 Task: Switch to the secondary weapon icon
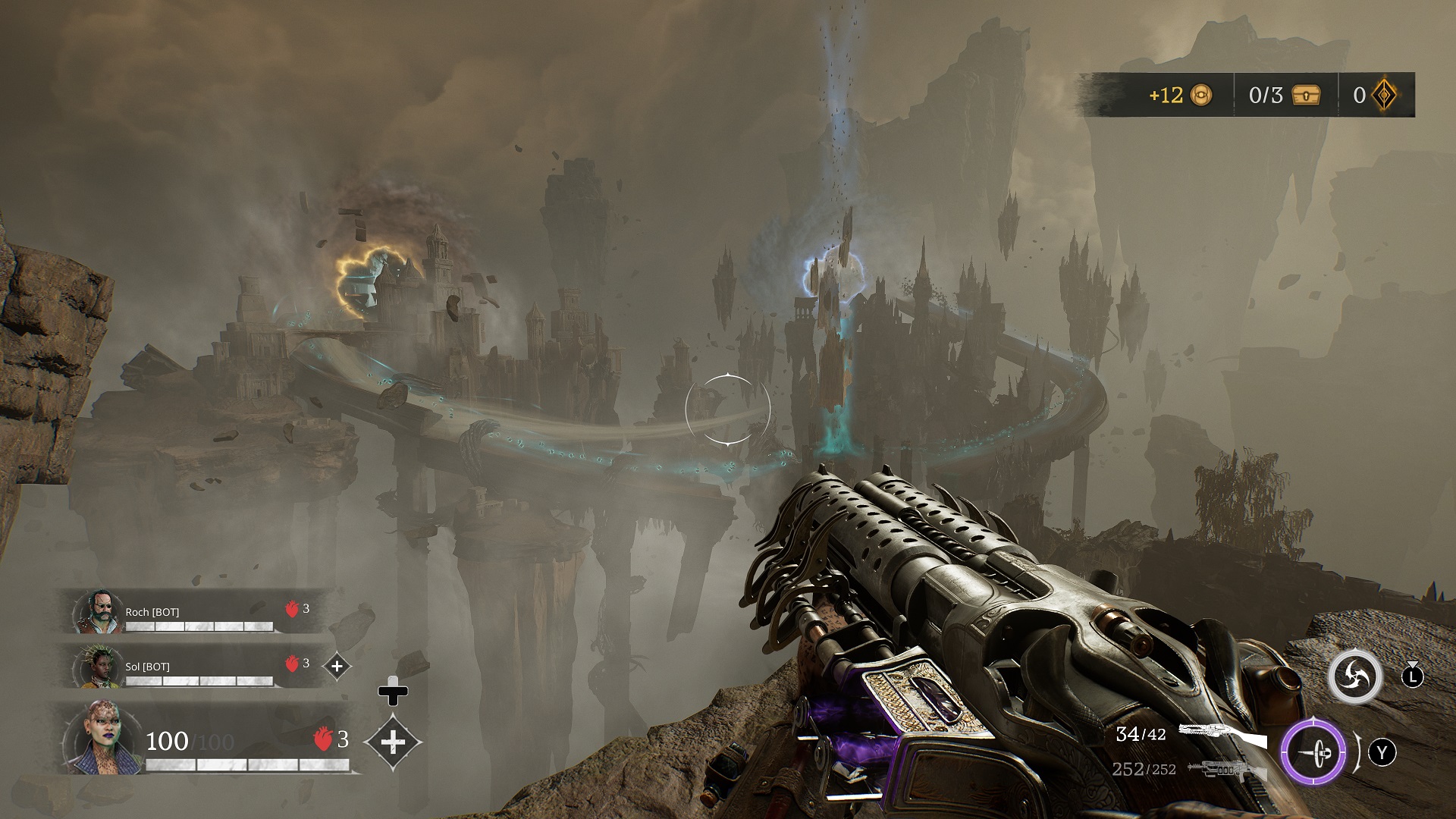pyautogui.click(x=1226, y=770)
